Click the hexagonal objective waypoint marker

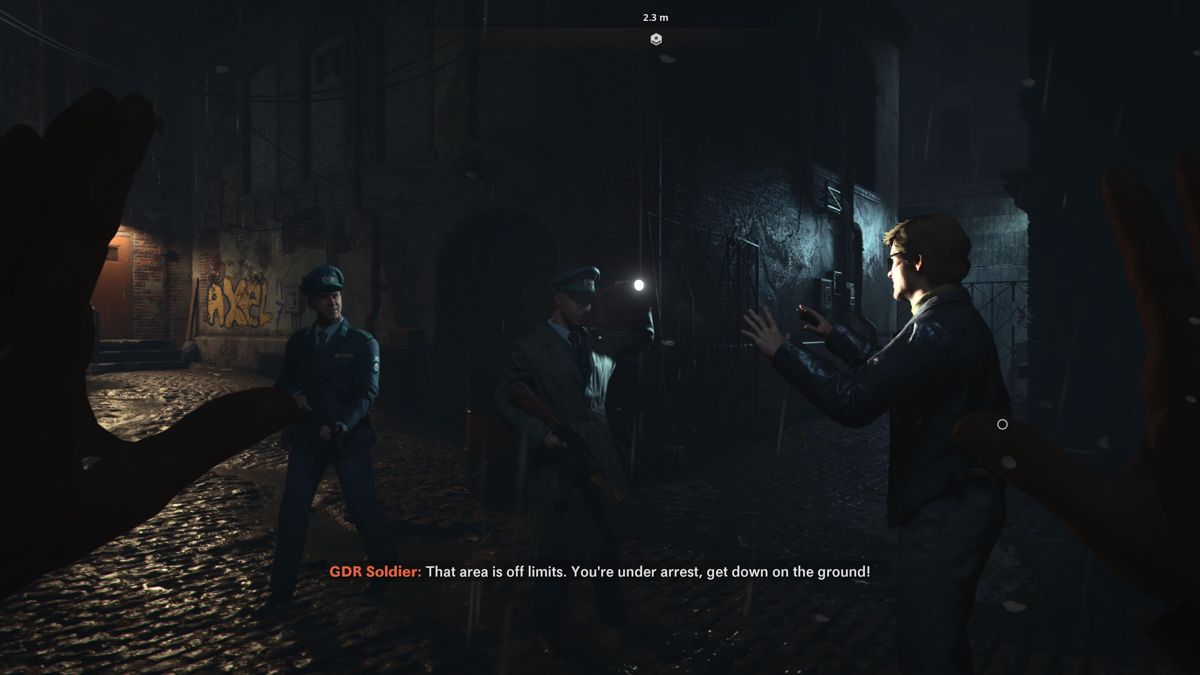pyautogui.click(x=656, y=39)
